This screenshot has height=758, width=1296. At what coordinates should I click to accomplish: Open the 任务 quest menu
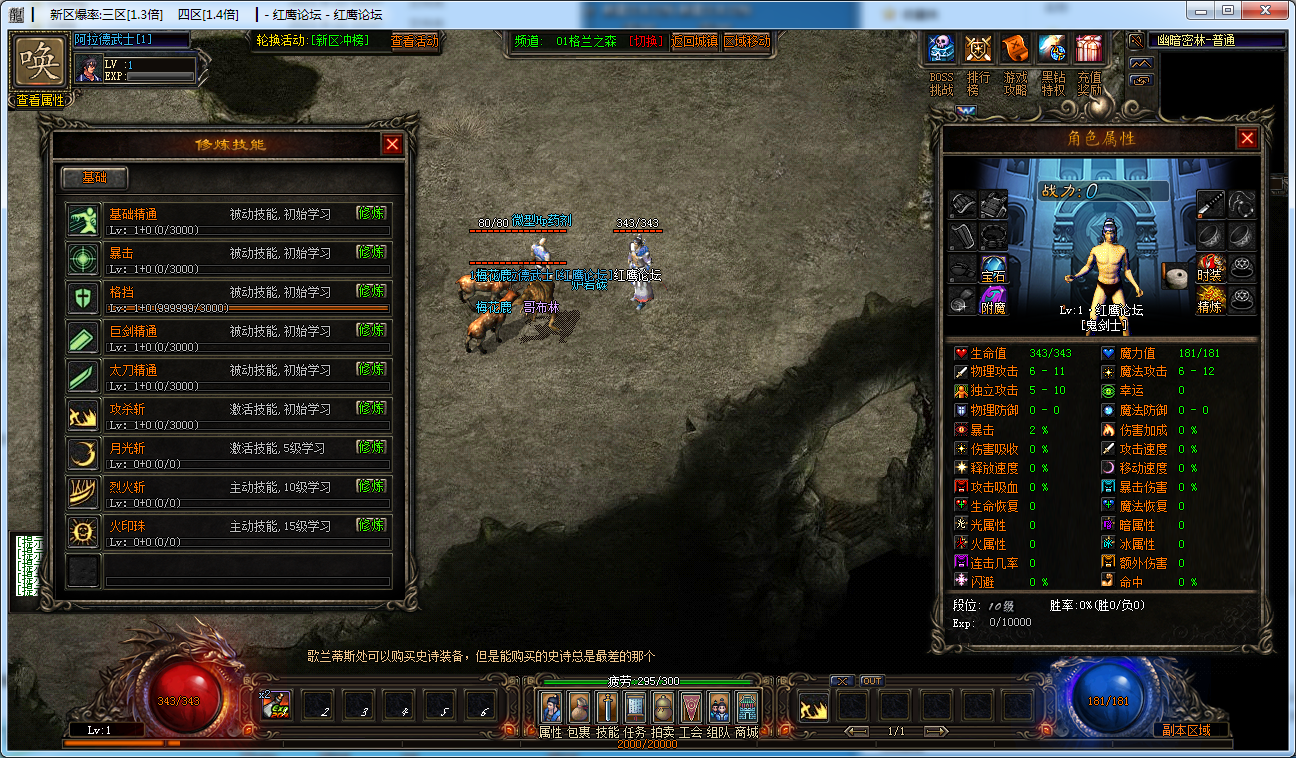pos(635,708)
